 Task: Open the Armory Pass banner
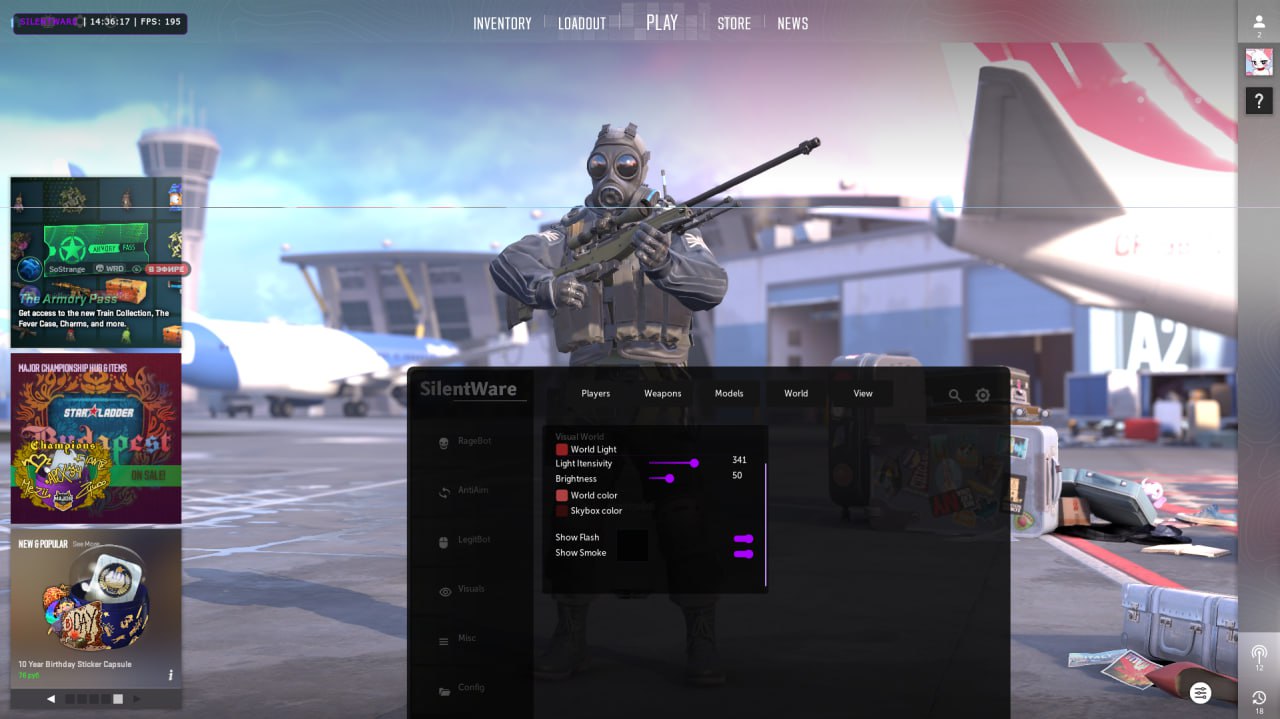(x=96, y=263)
